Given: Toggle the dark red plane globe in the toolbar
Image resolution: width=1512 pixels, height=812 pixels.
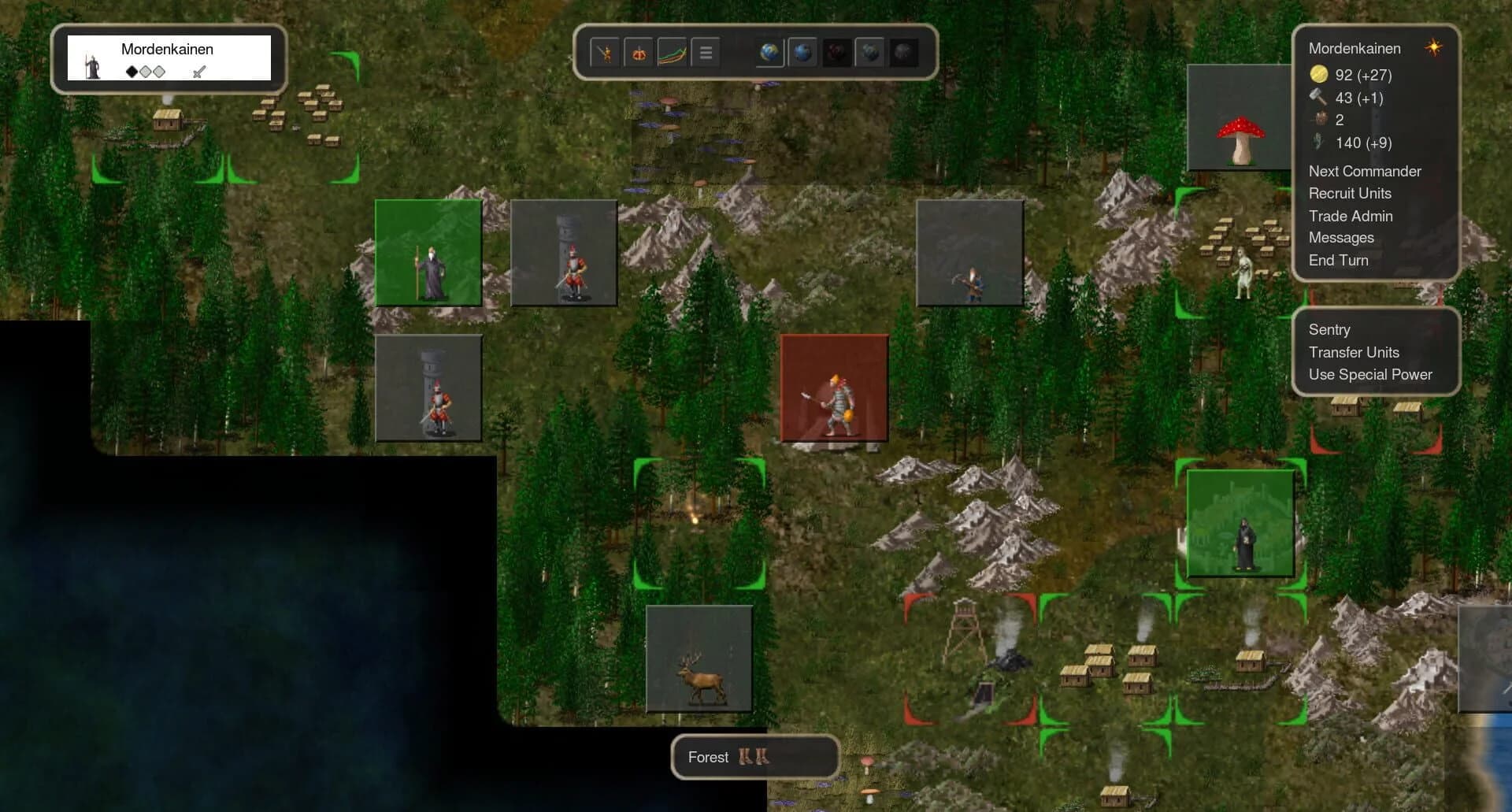Looking at the screenshot, I should coord(836,53).
